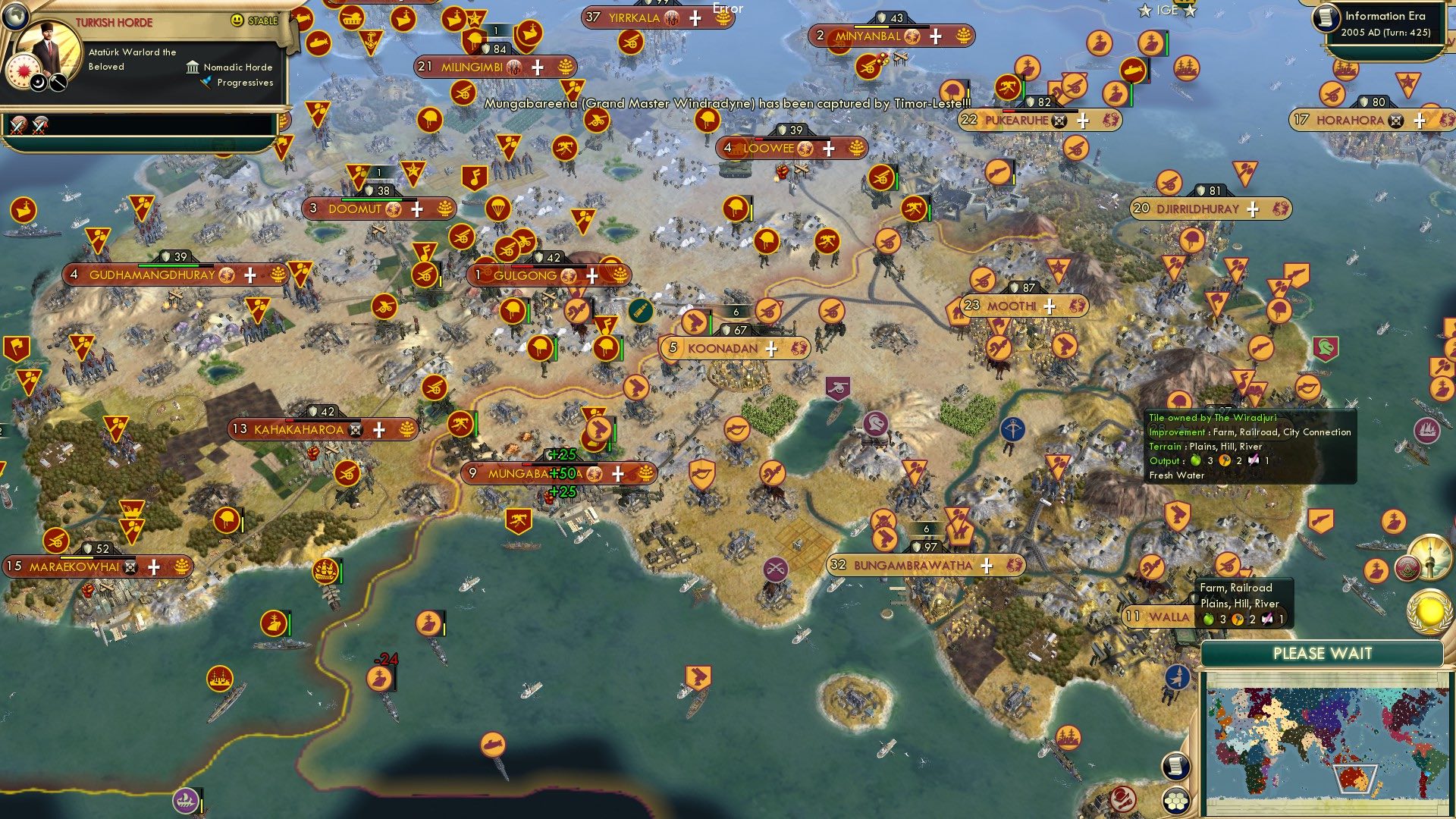1456x819 pixels.
Task: Open the Gulgong city screen by clicking its name
Action: click(x=526, y=276)
